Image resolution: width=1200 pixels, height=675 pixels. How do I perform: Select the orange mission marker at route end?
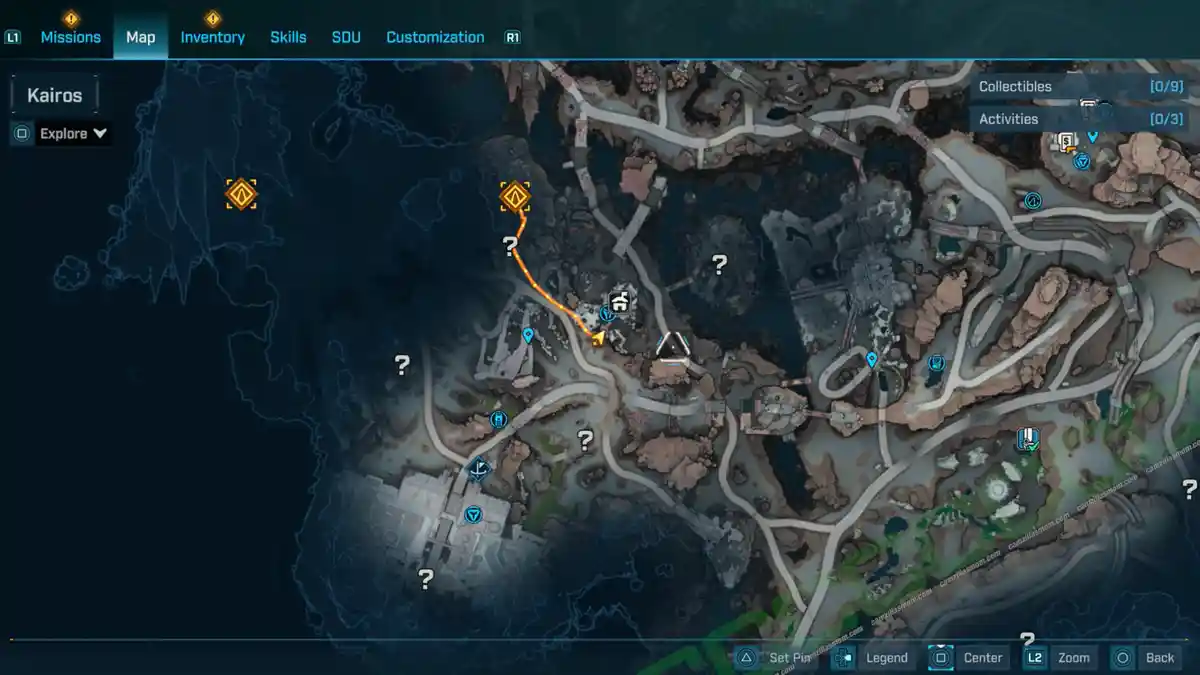(x=515, y=196)
